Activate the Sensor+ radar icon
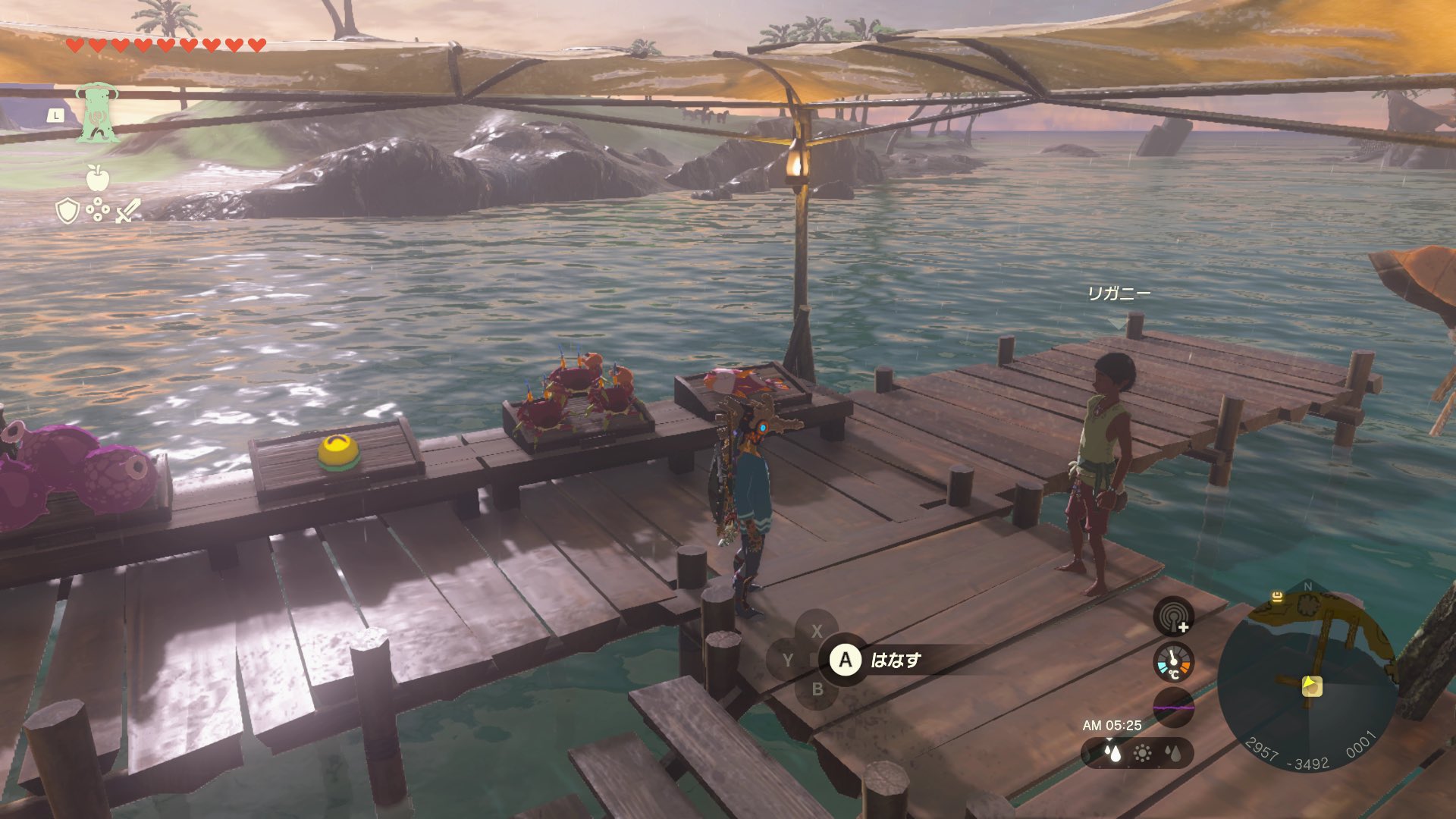The width and height of the screenshot is (1456, 819). [x=1173, y=615]
